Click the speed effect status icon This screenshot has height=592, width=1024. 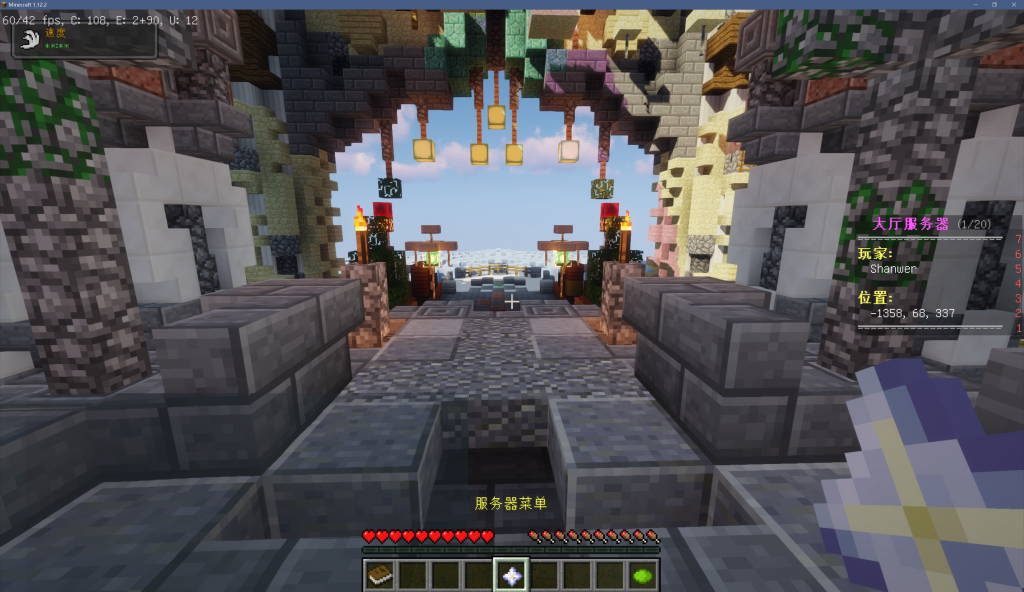coord(29,39)
